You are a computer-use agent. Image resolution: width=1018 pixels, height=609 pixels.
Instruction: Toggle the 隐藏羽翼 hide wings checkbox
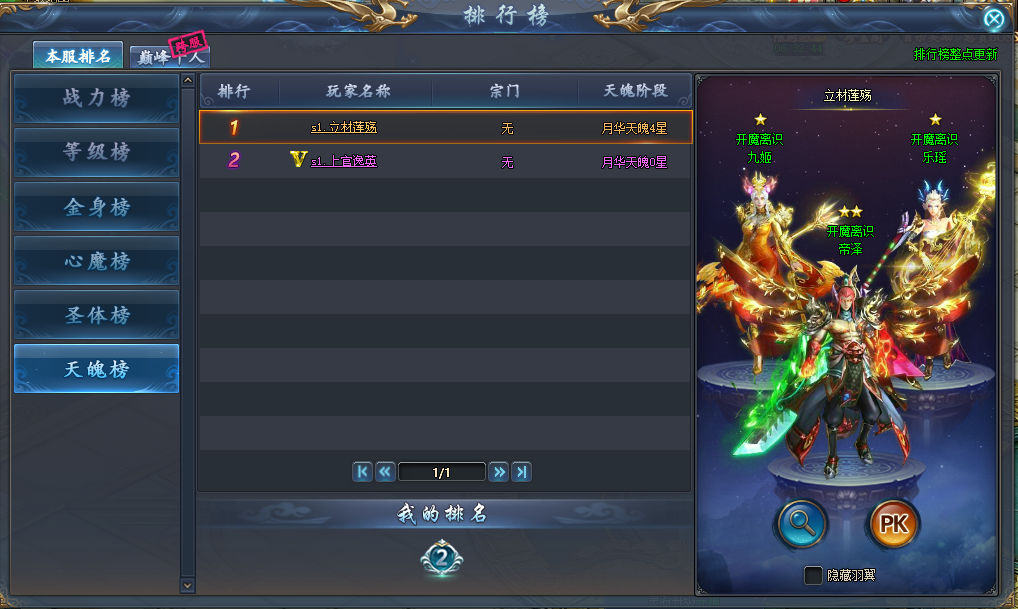click(814, 575)
